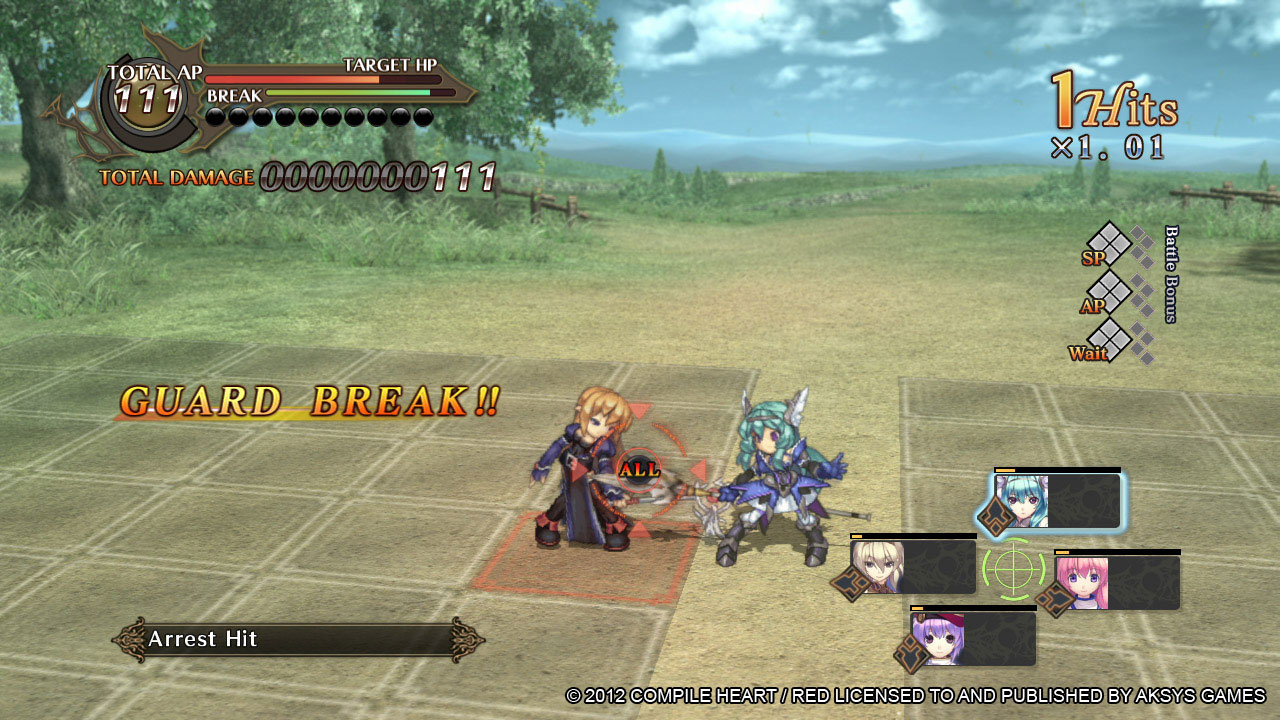The height and width of the screenshot is (720, 1280).
Task: Select the AP battle bonus diamond
Action: click(1109, 292)
